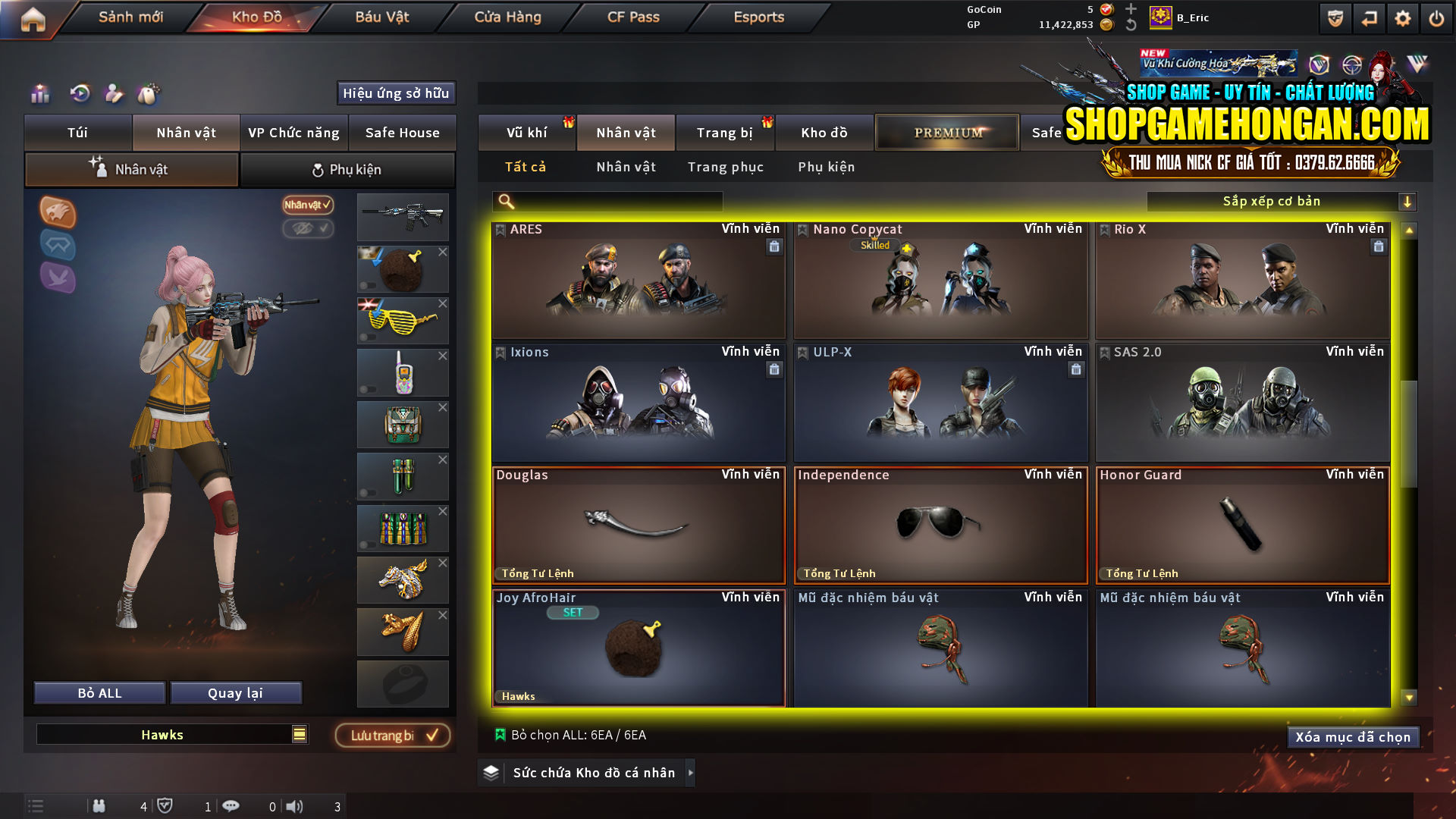Click the chat bubble icon in the status bar
Screen dimensions: 1456x819
coord(231,806)
